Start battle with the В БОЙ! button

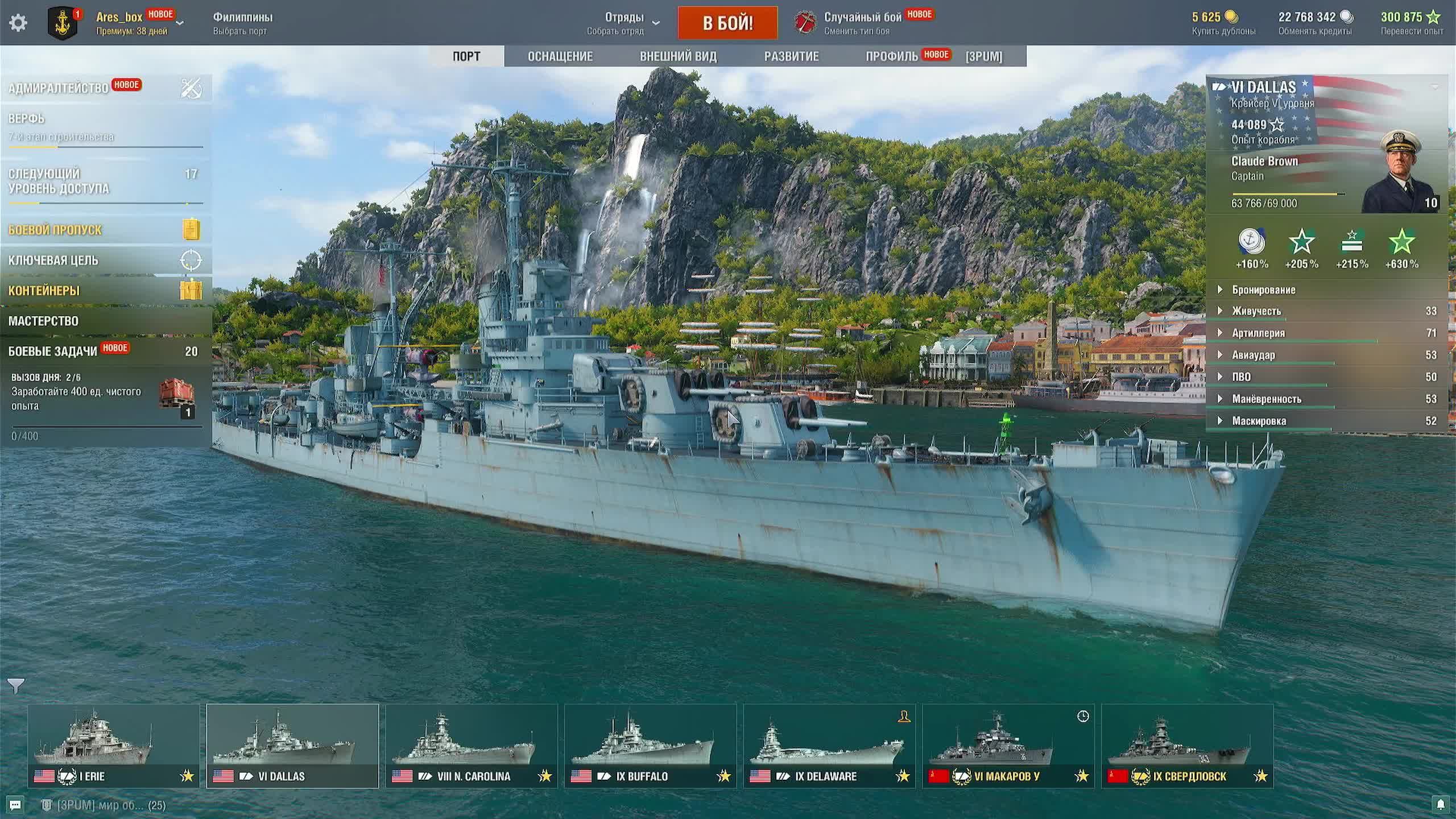click(x=727, y=23)
